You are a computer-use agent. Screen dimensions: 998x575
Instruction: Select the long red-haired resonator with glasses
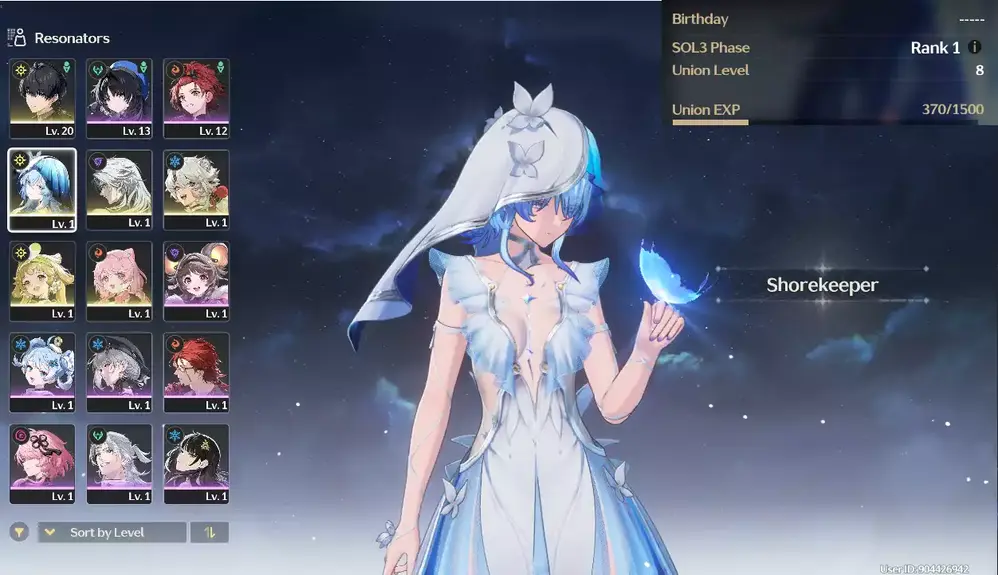coord(196,372)
